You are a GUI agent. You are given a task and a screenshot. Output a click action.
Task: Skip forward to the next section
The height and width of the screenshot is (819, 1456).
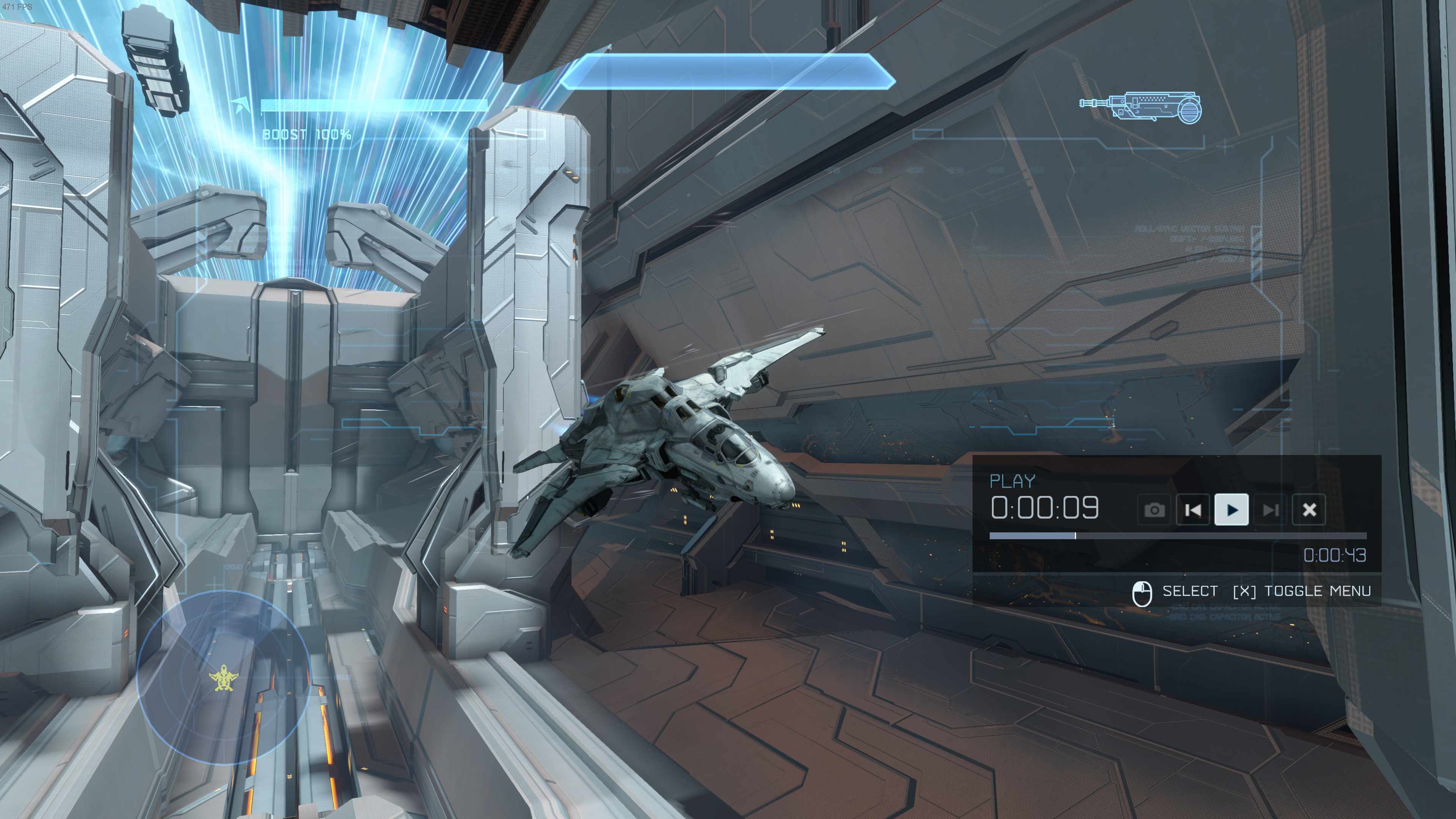pyautogui.click(x=1270, y=510)
